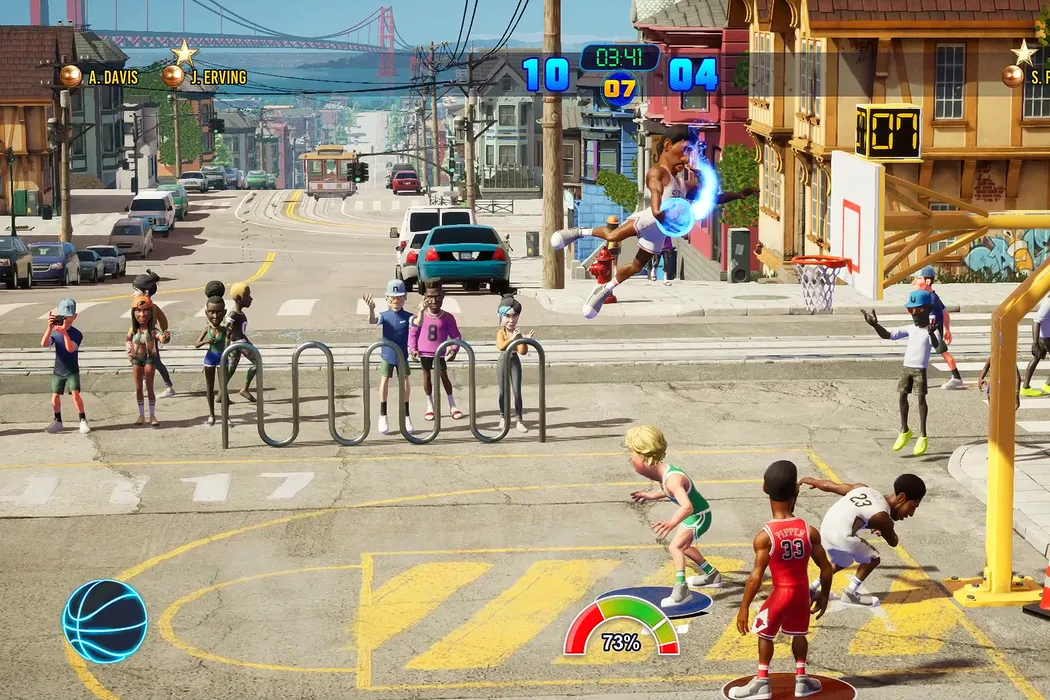Image resolution: width=1050 pixels, height=700 pixels.
Task: Click the glowing blue basketball power-up icon
Action: tap(105, 621)
